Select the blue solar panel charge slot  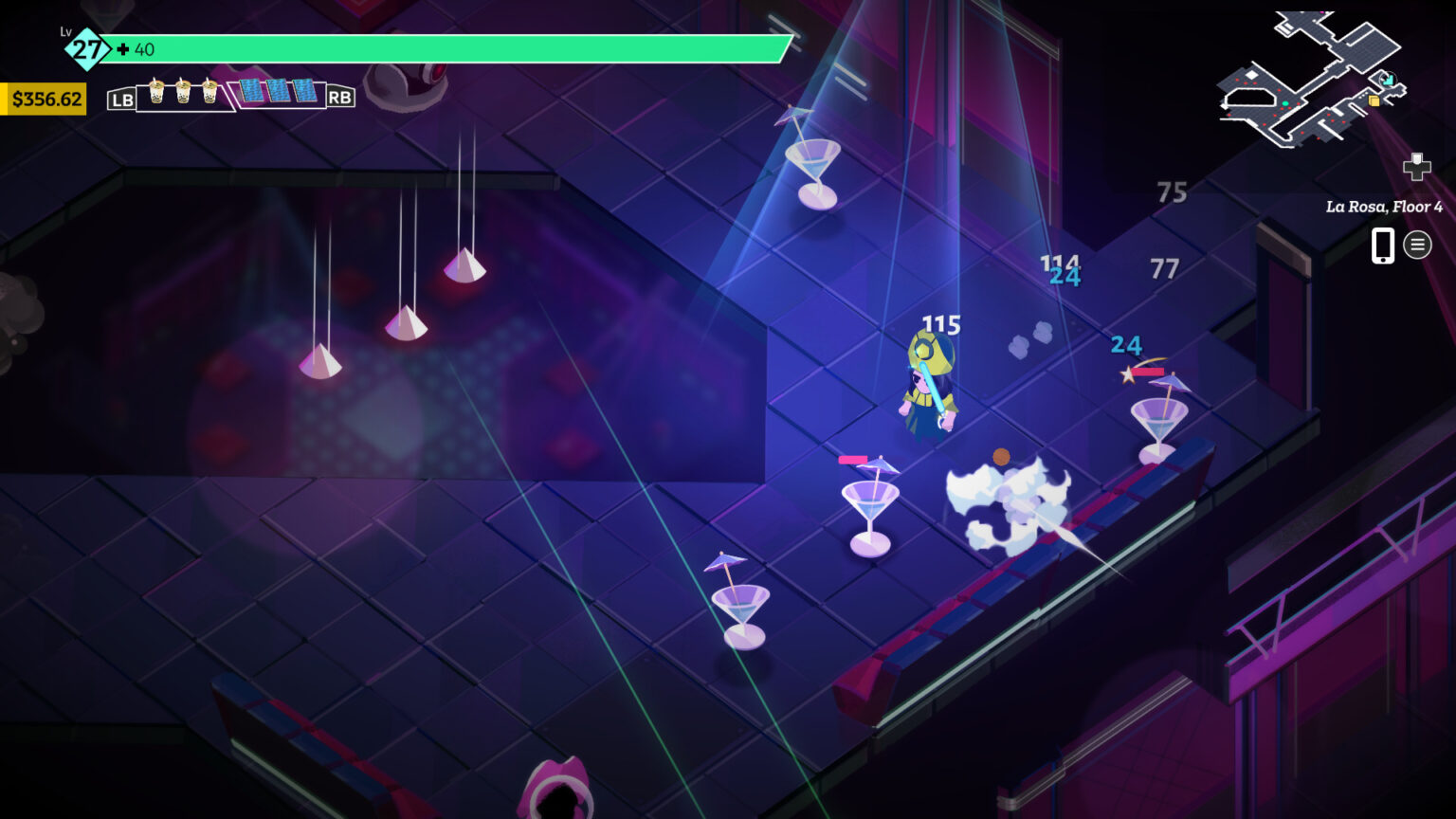click(x=279, y=92)
